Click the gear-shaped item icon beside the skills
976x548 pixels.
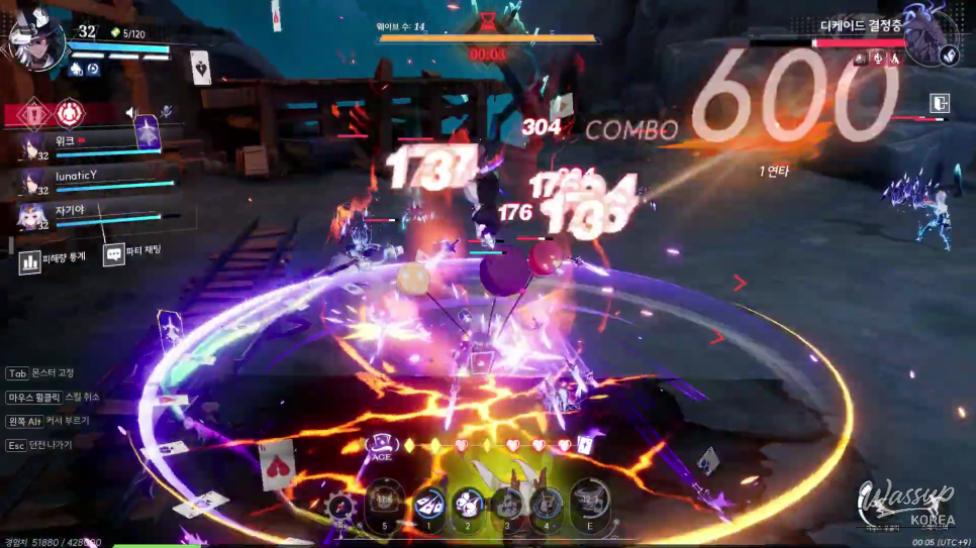point(342,507)
